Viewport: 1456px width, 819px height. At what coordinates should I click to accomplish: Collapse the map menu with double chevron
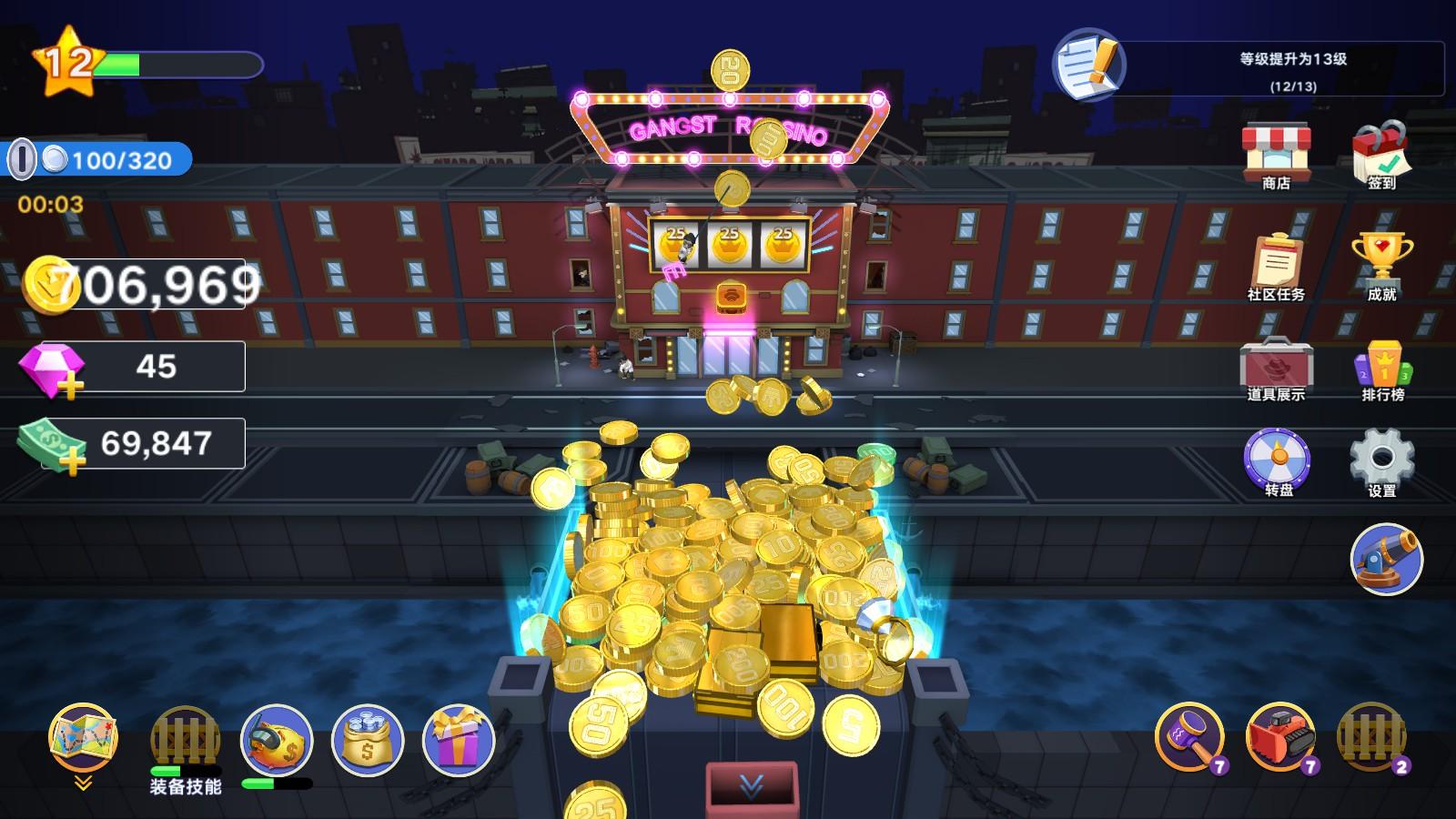pos(82,781)
